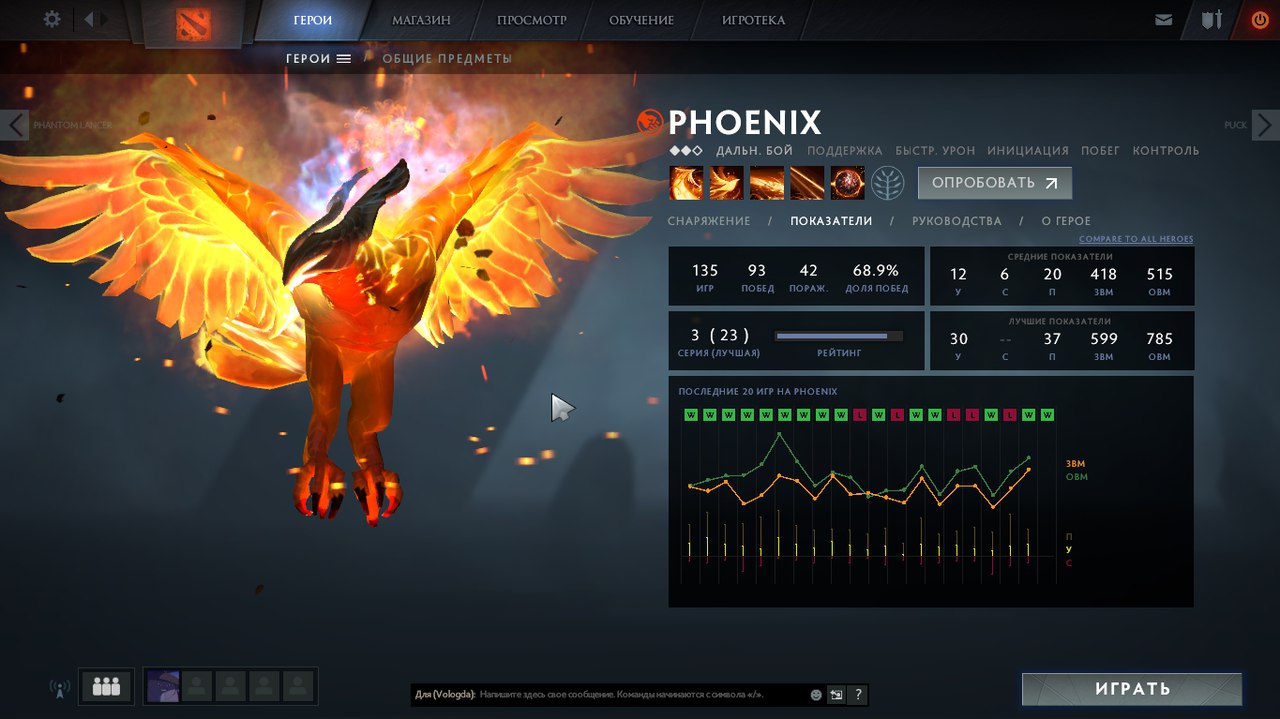The width and height of the screenshot is (1280, 719).
Task: Return to the Dota 2 home logo
Action: [x=193, y=23]
